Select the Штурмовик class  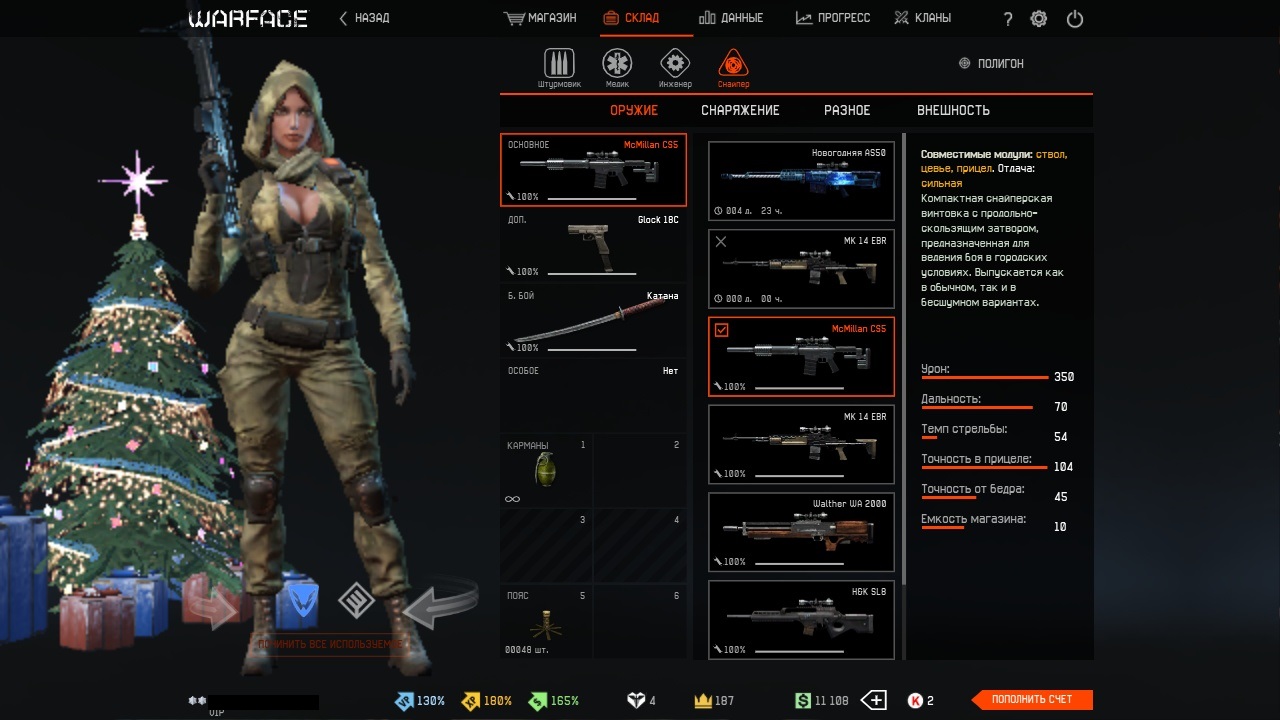pos(559,67)
